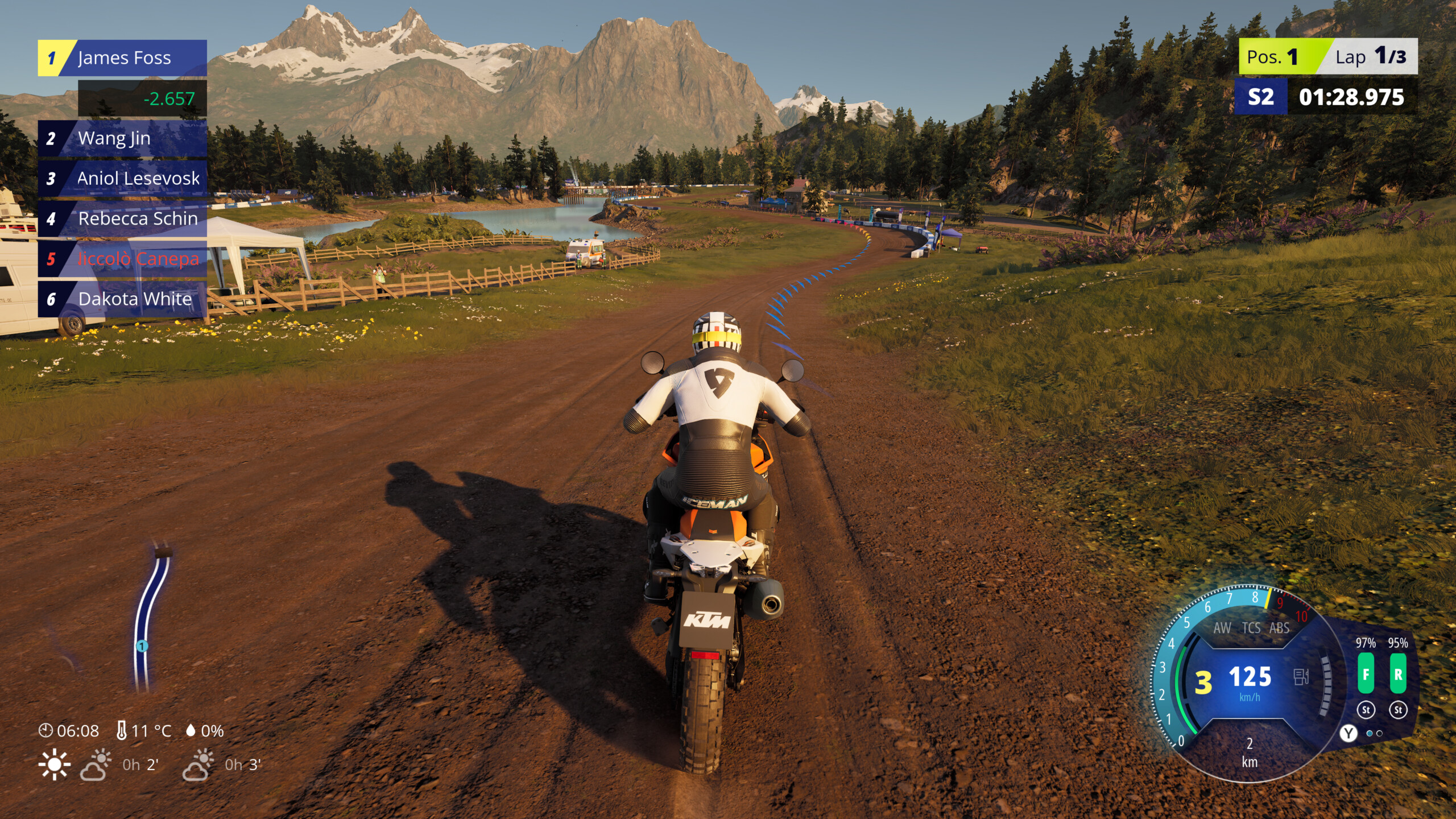The image size is (1456, 819).
Task: Toggle the TCS traction control indicator
Action: pos(1252,628)
